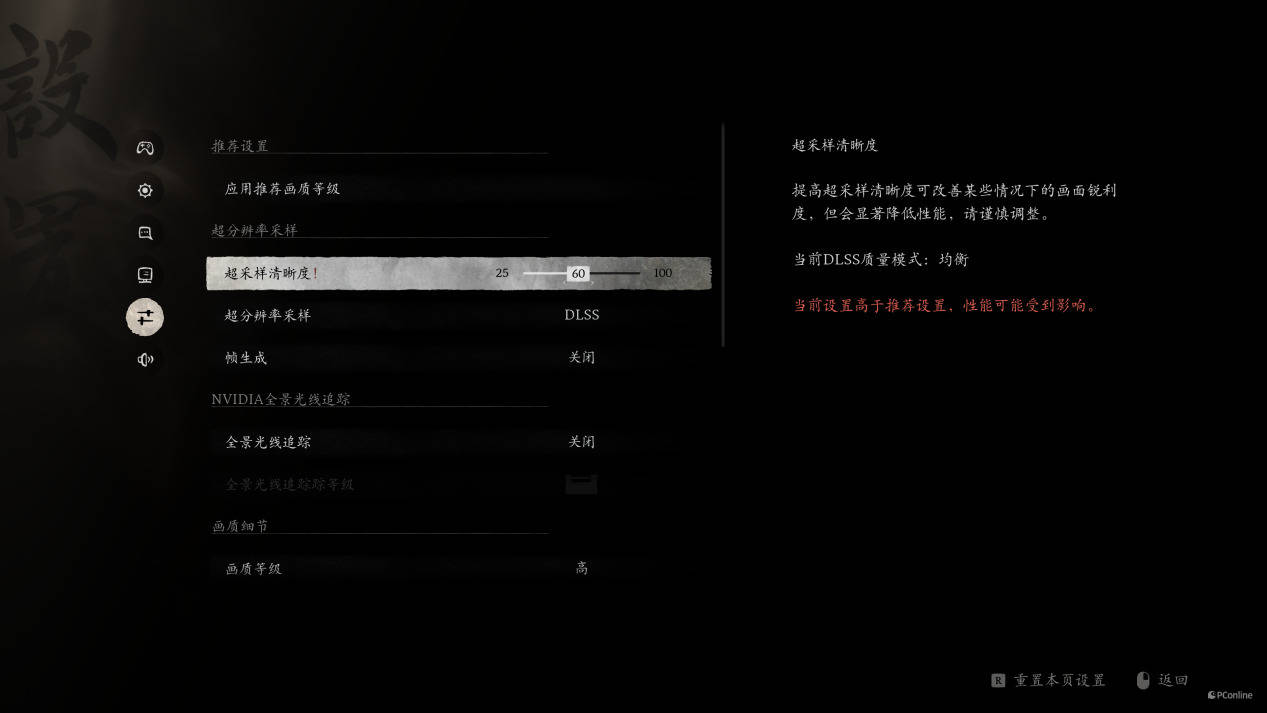1267x713 pixels.
Task: Select the sliders graphics settings tab
Action: point(145,317)
